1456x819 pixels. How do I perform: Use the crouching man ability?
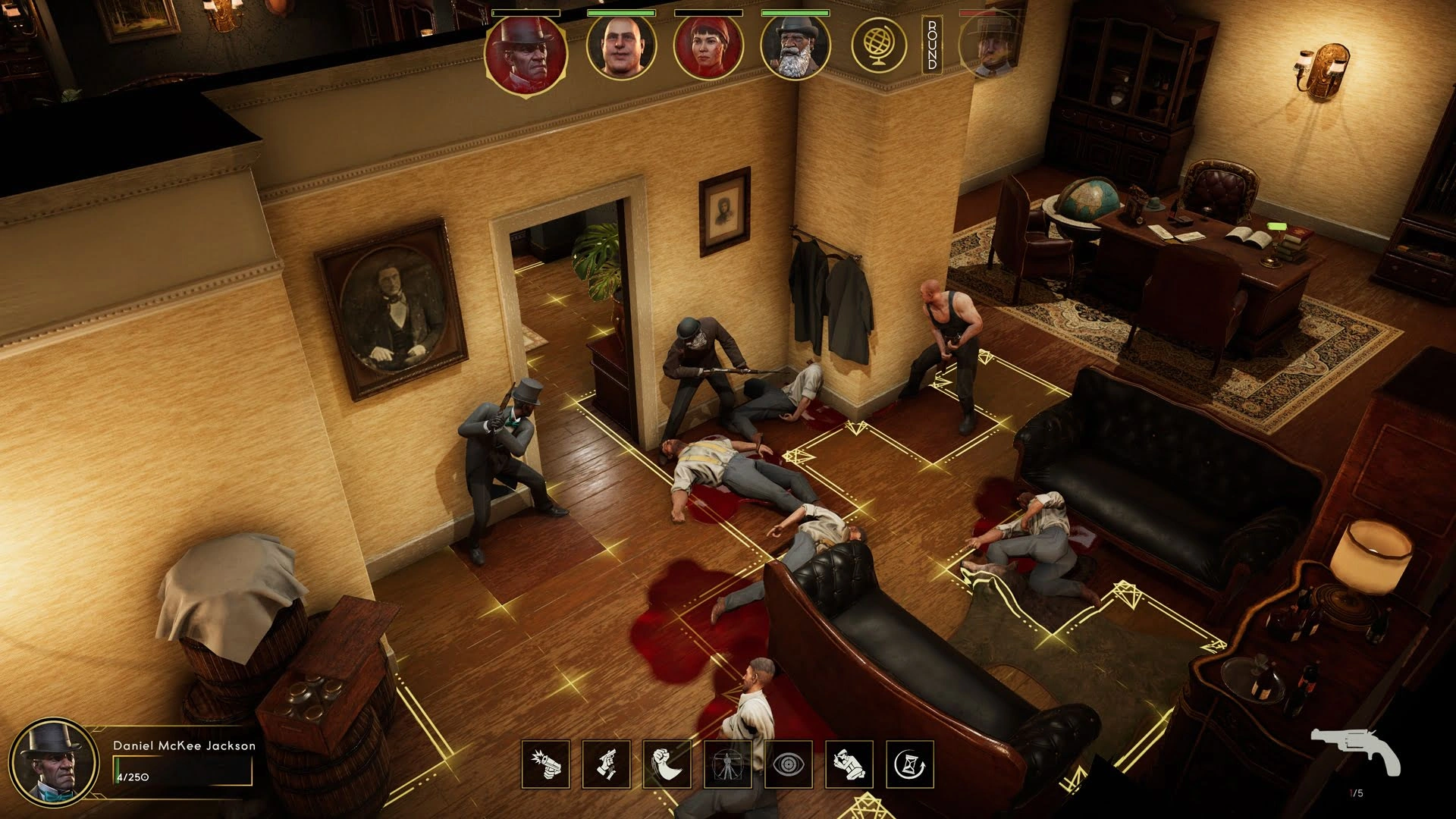coord(849,764)
